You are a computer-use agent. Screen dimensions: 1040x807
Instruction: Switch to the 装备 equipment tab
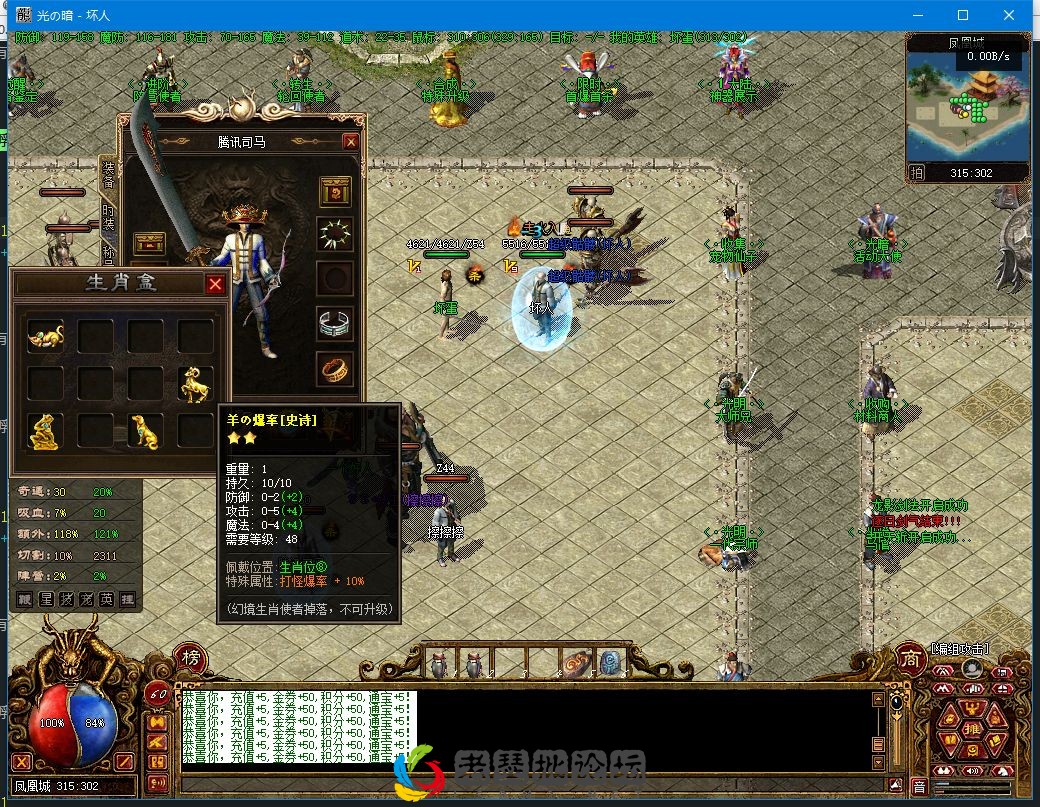(x=108, y=177)
